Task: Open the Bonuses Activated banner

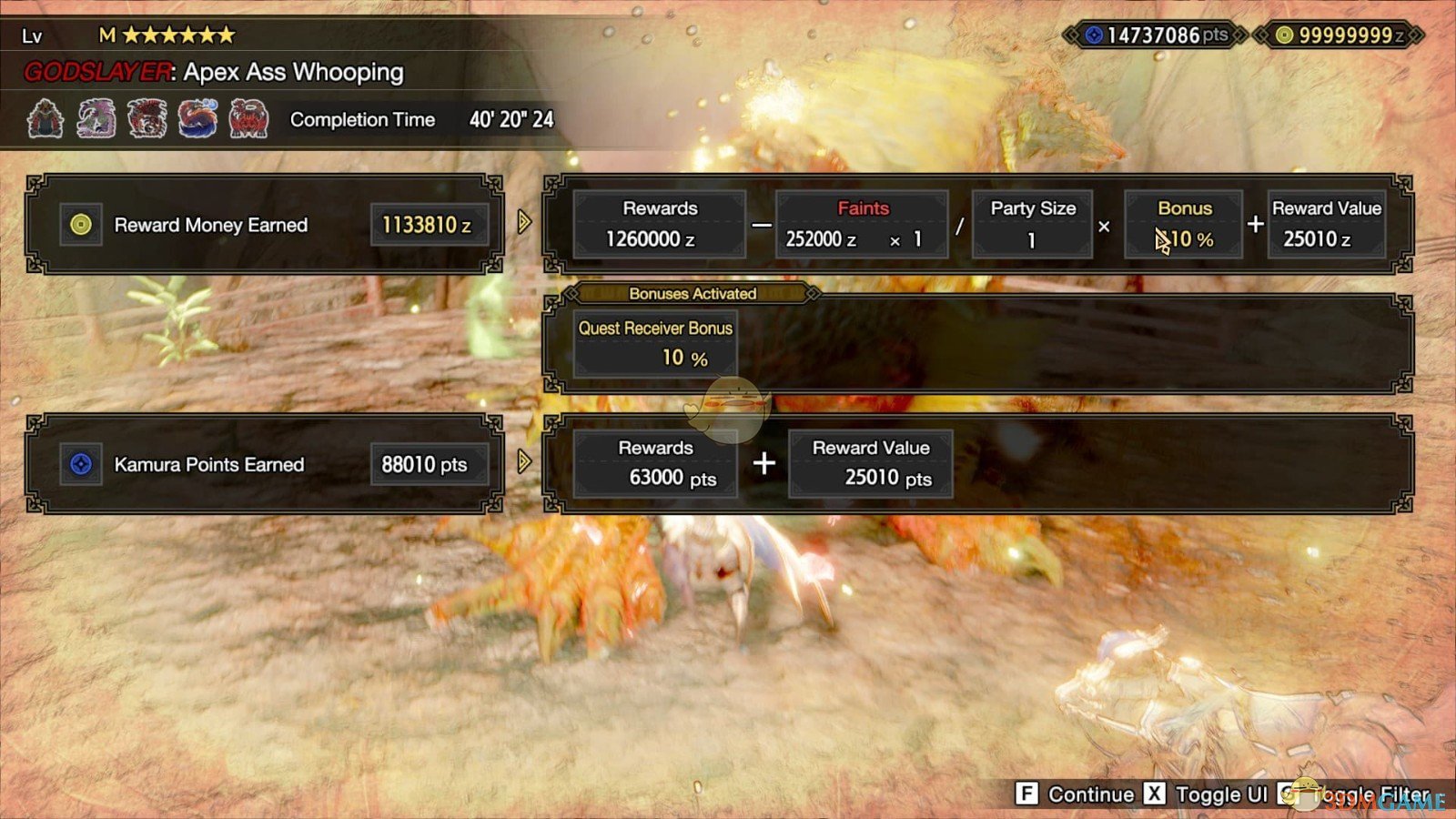Action: [693, 293]
